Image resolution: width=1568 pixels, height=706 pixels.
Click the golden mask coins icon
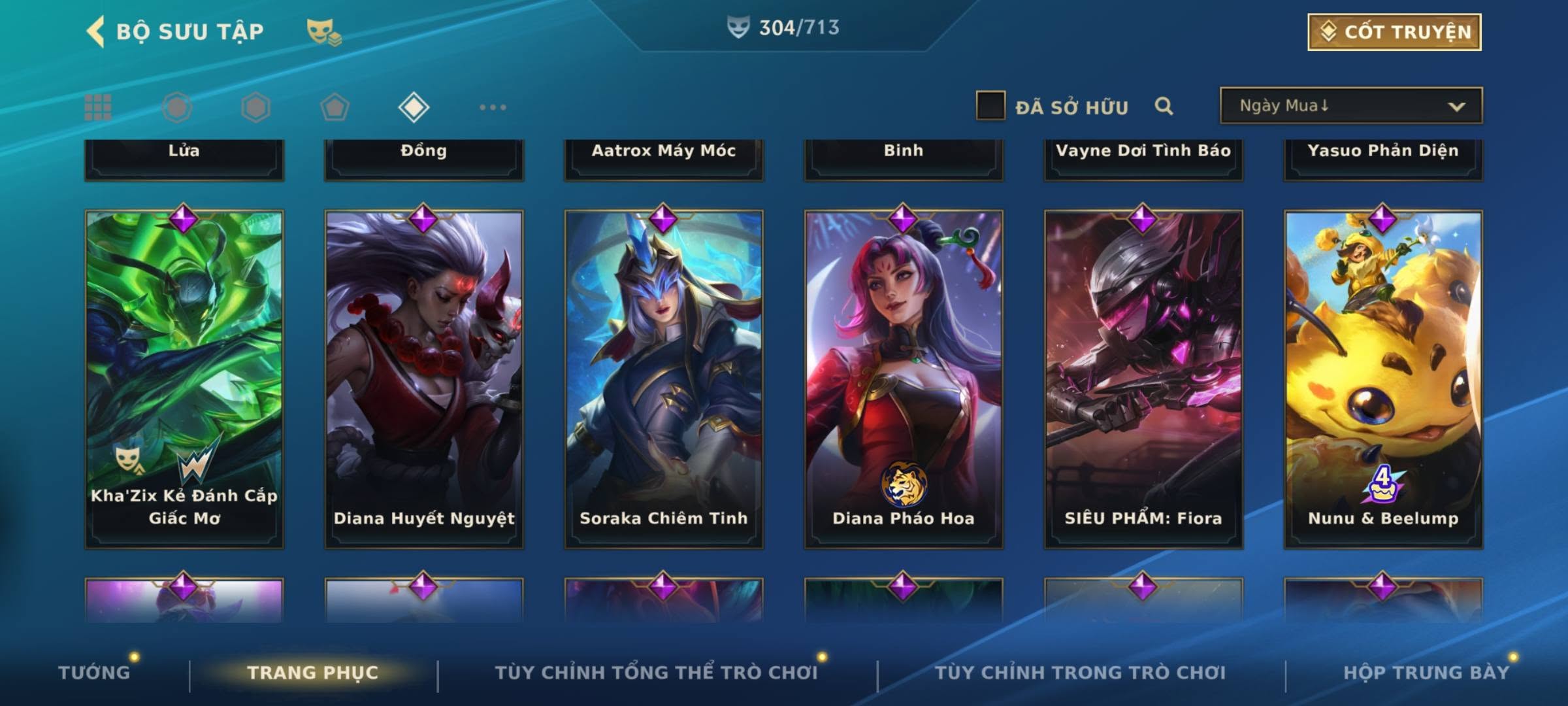pyautogui.click(x=323, y=31)
